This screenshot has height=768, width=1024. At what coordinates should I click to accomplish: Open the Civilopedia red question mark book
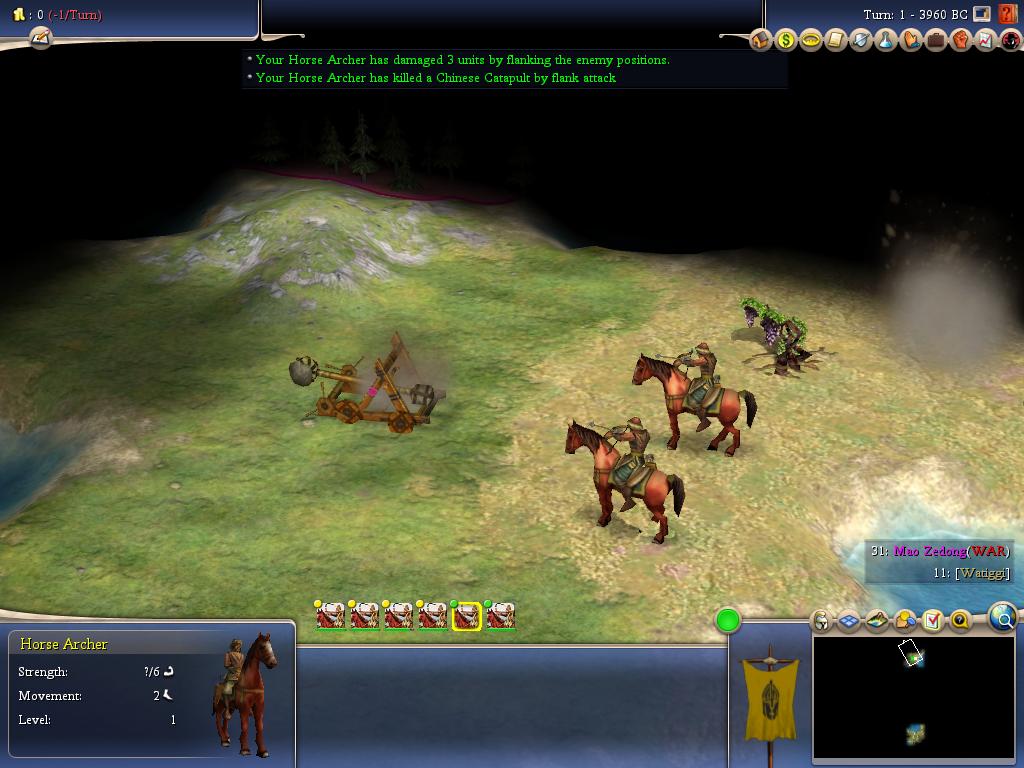click(x=1007, y=14)
